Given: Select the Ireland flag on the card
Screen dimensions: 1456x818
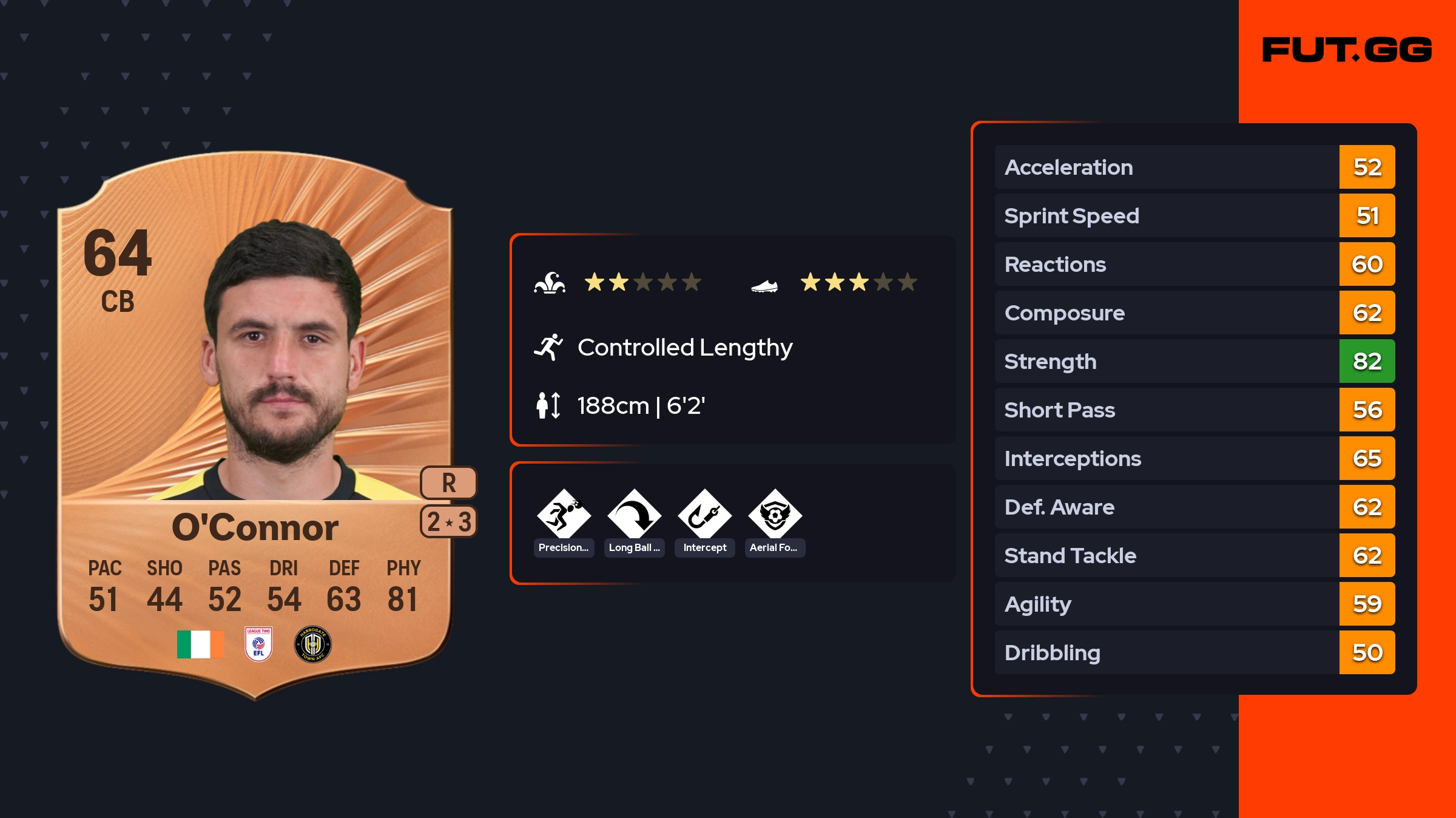Looking at the screenshot, I should pos(200,644).
